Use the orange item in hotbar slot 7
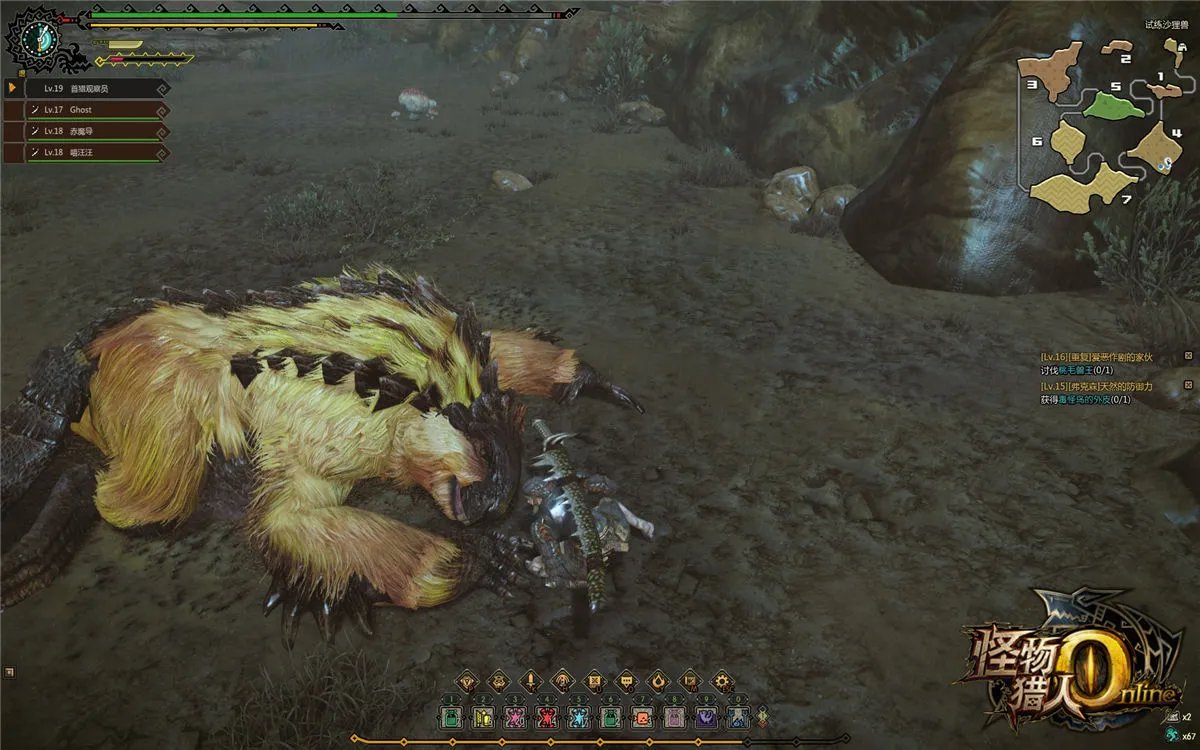Screen dimensions: 1200x750 pos(642,717)
